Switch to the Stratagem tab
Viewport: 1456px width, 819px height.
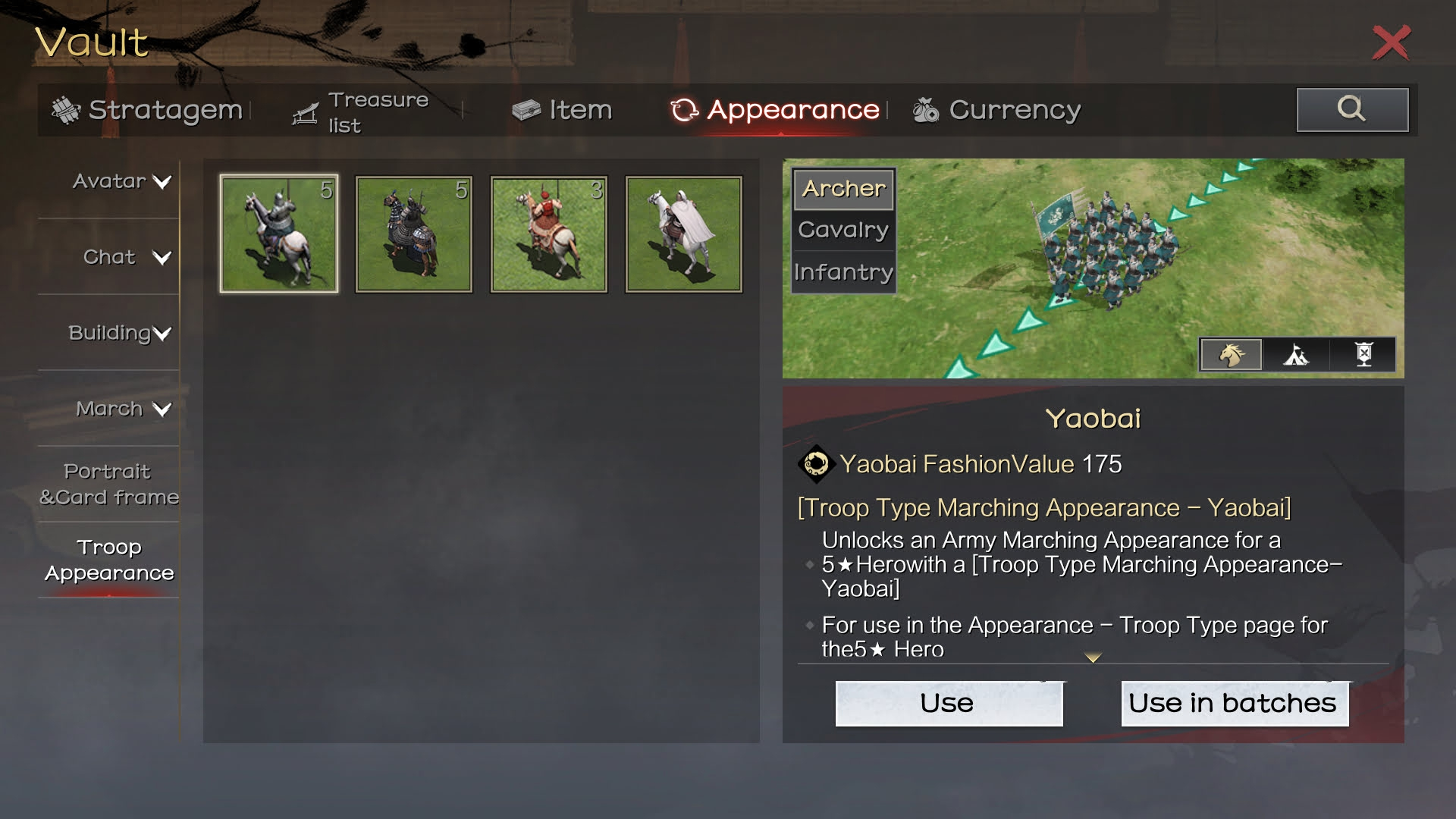point(148,111)
